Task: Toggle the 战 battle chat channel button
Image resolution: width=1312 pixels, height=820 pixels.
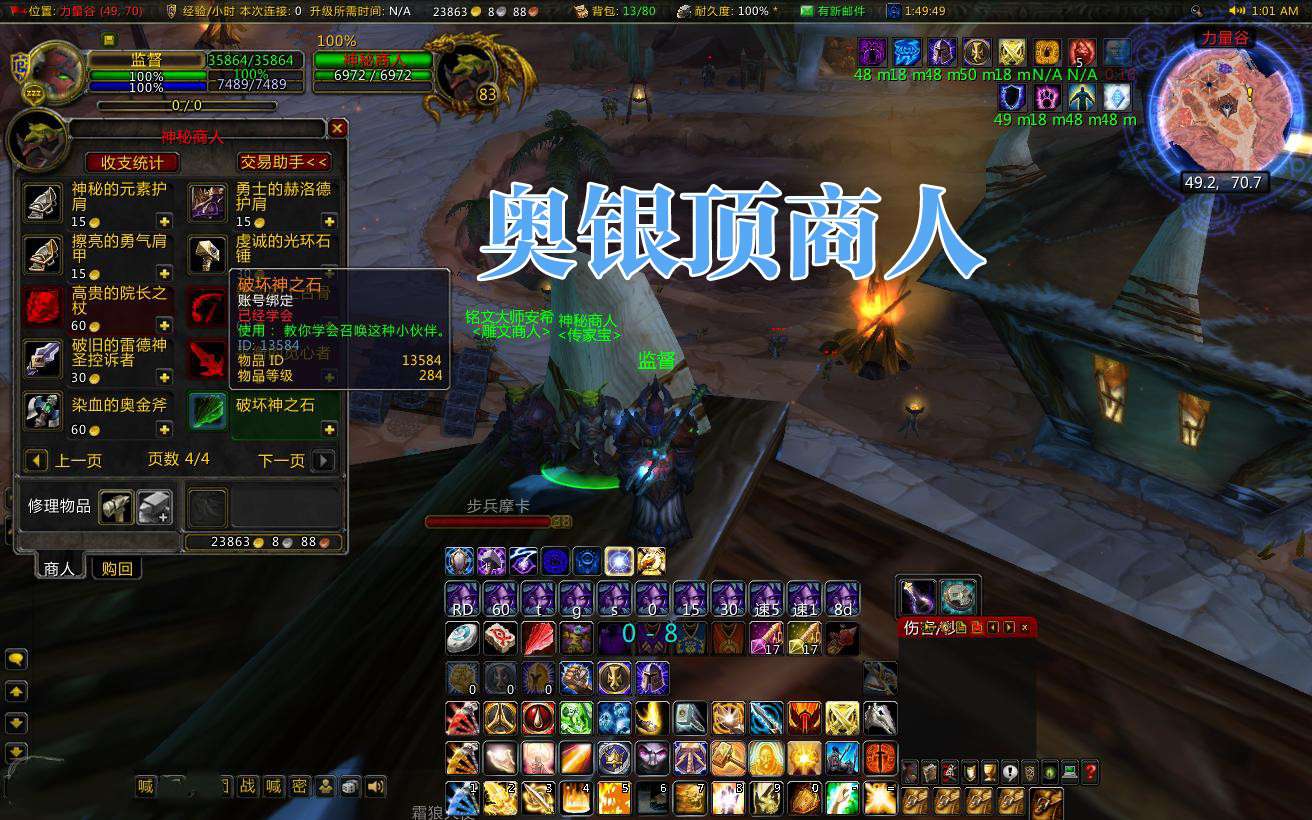Action: pos(249,786)
